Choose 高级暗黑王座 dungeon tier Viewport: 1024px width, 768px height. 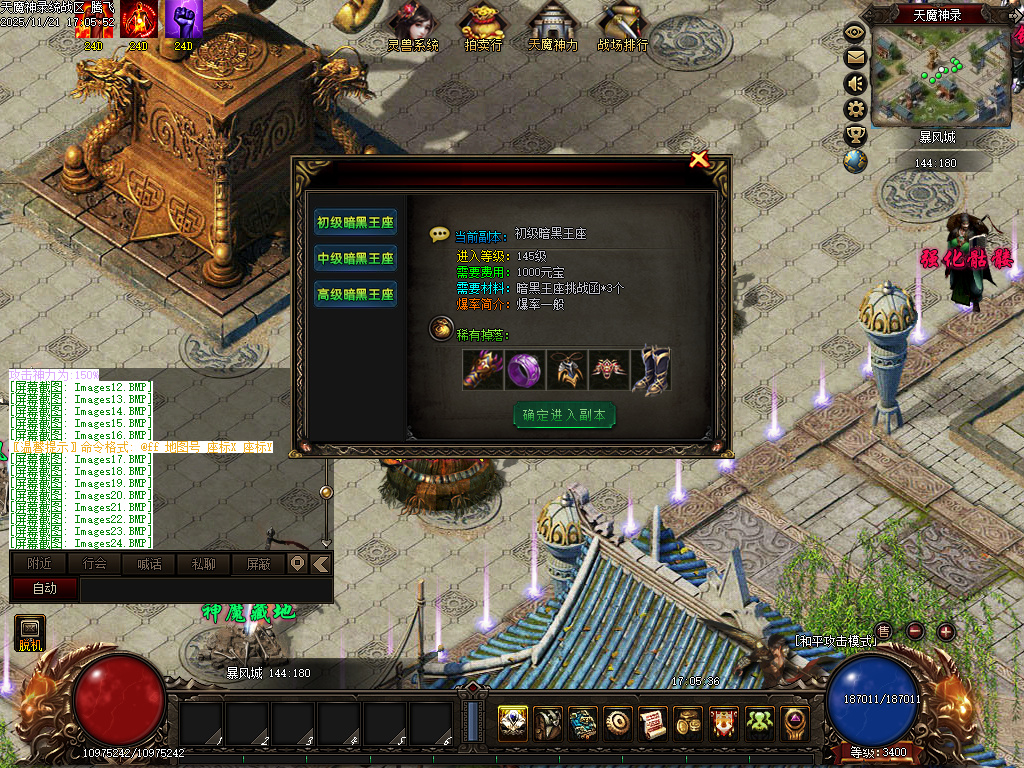tap(355, 294)
